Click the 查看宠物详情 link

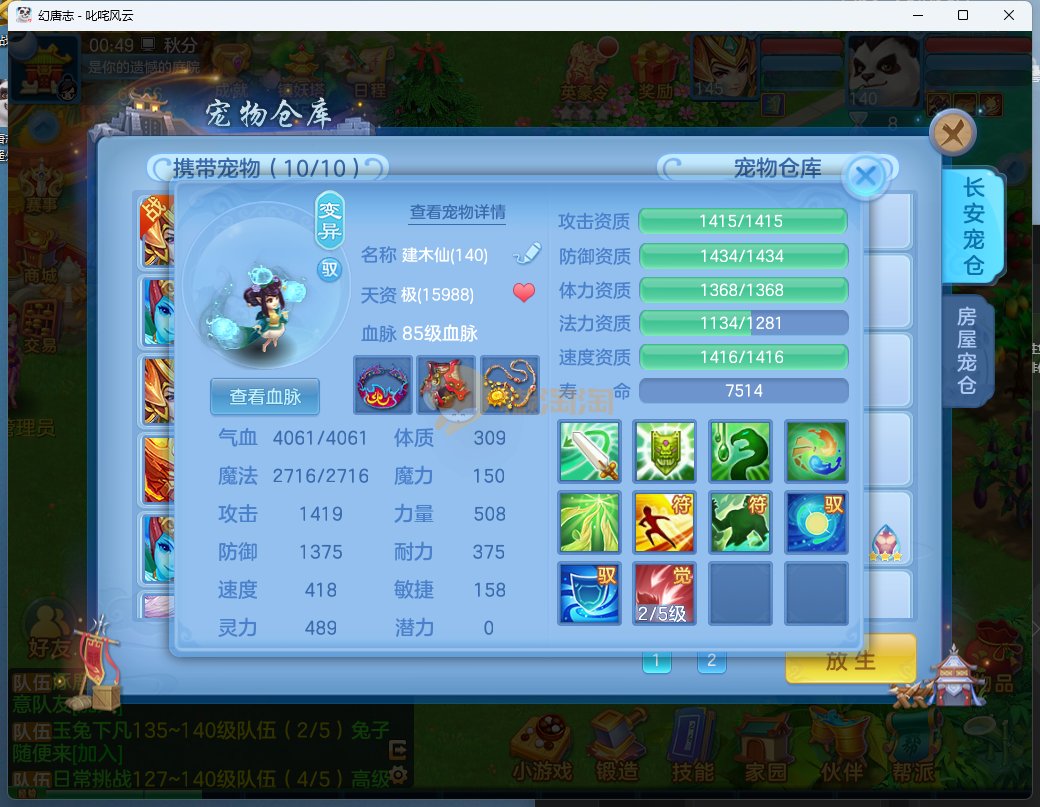457,212
